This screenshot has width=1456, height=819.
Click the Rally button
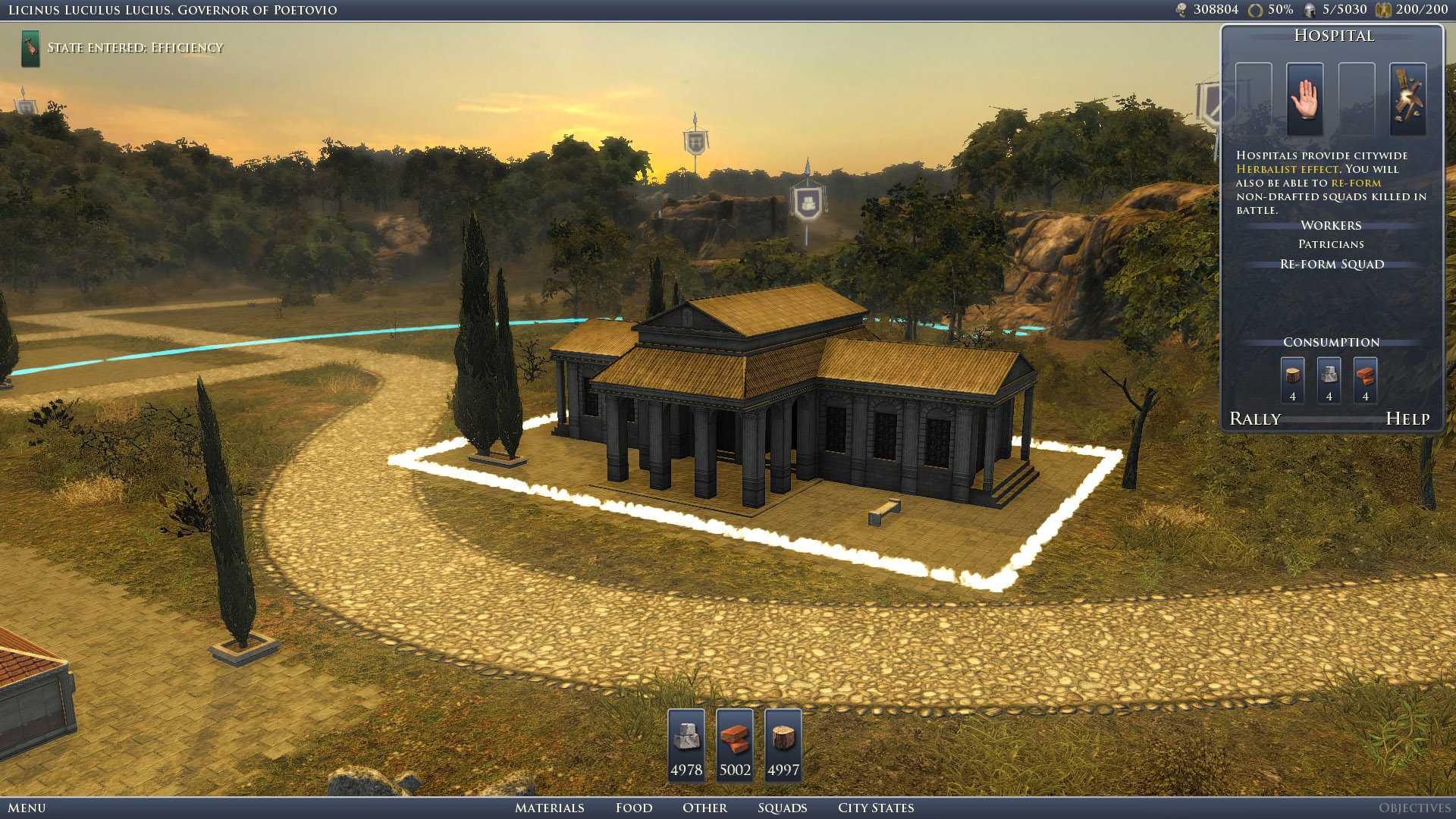pyautogui.click(x=1254, y=419)
